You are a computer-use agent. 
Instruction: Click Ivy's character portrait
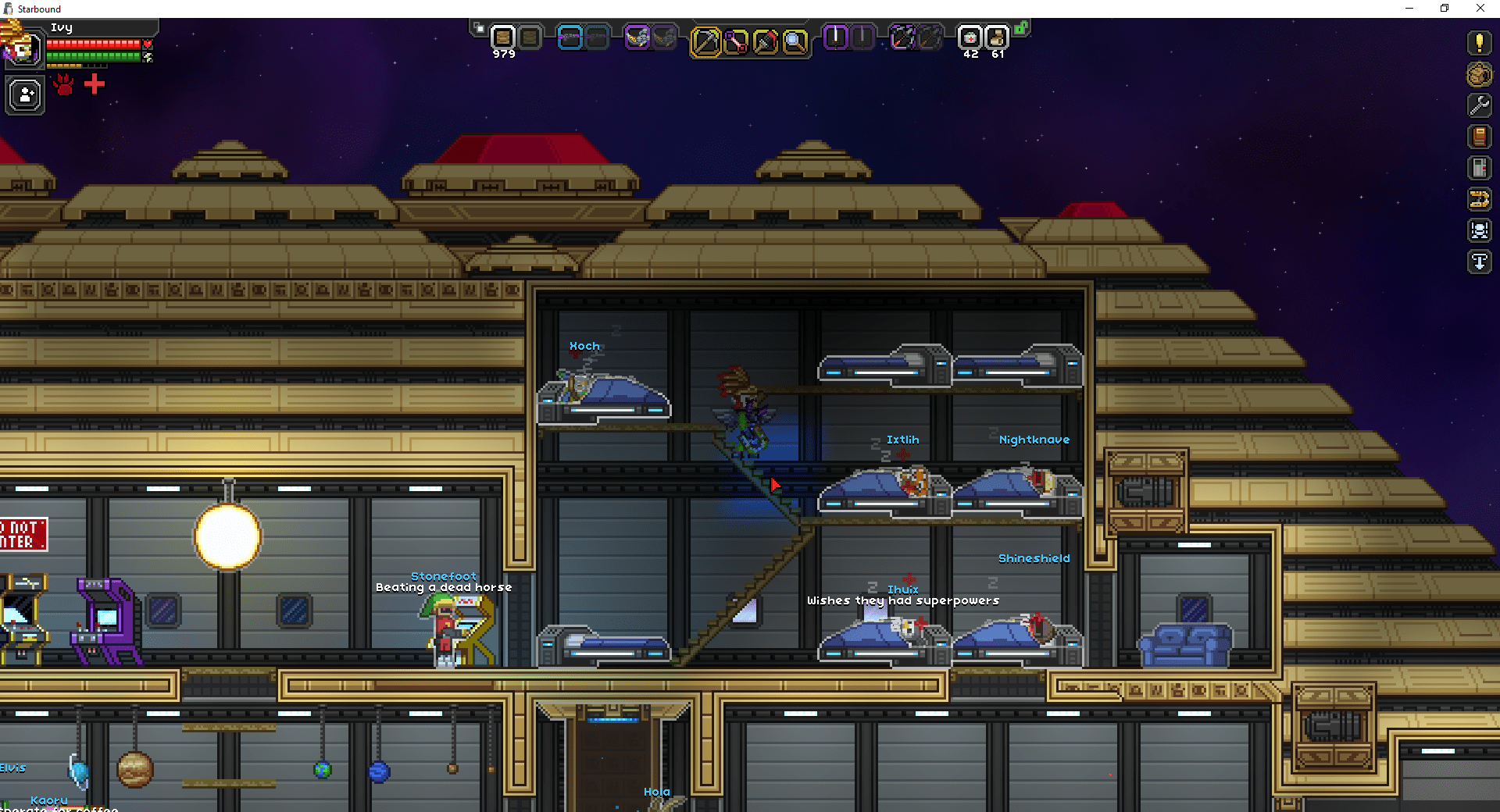tap(25, 48)
